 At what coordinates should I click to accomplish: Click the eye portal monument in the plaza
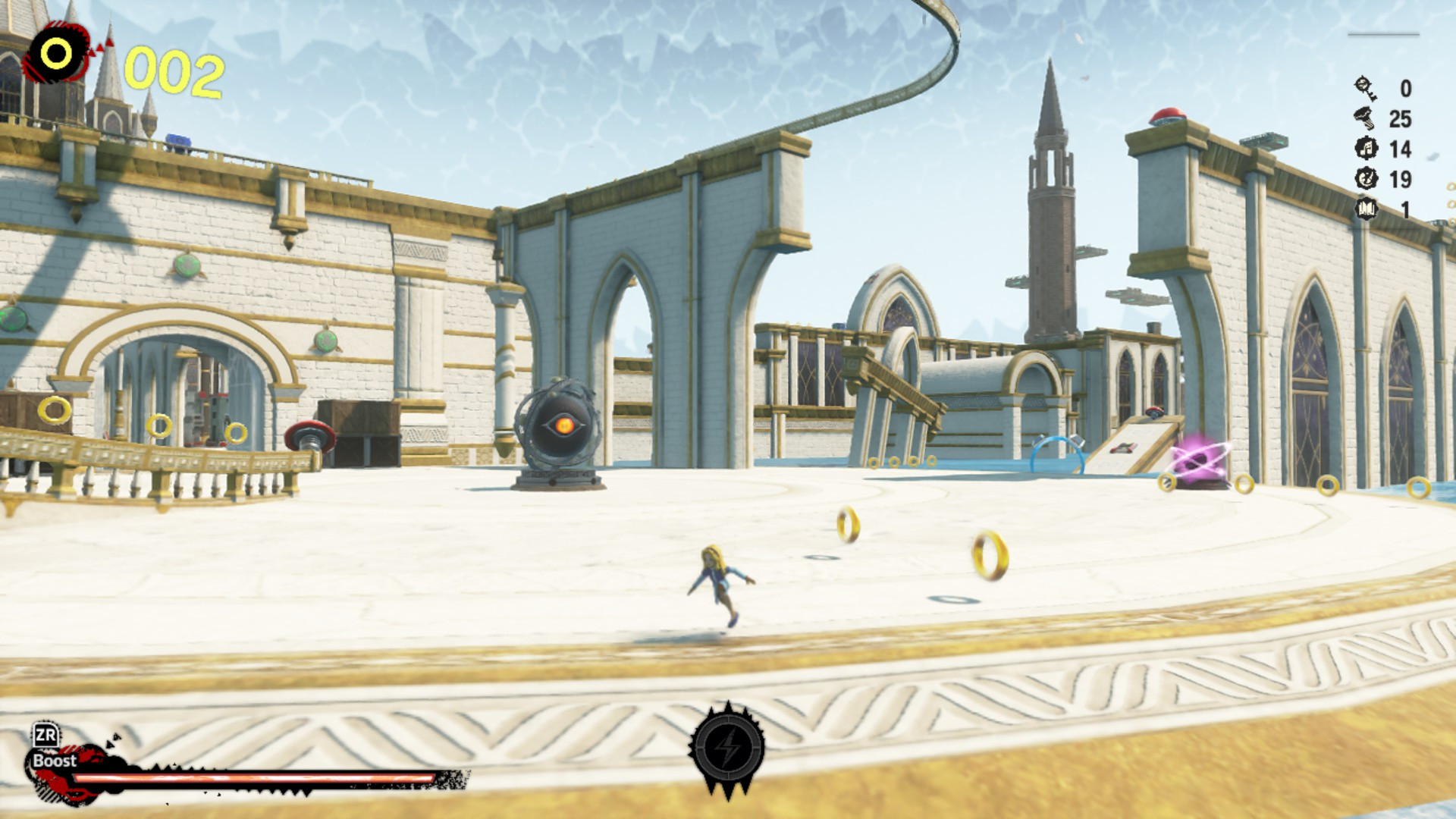pyautogui.click(x=563, y=426)
